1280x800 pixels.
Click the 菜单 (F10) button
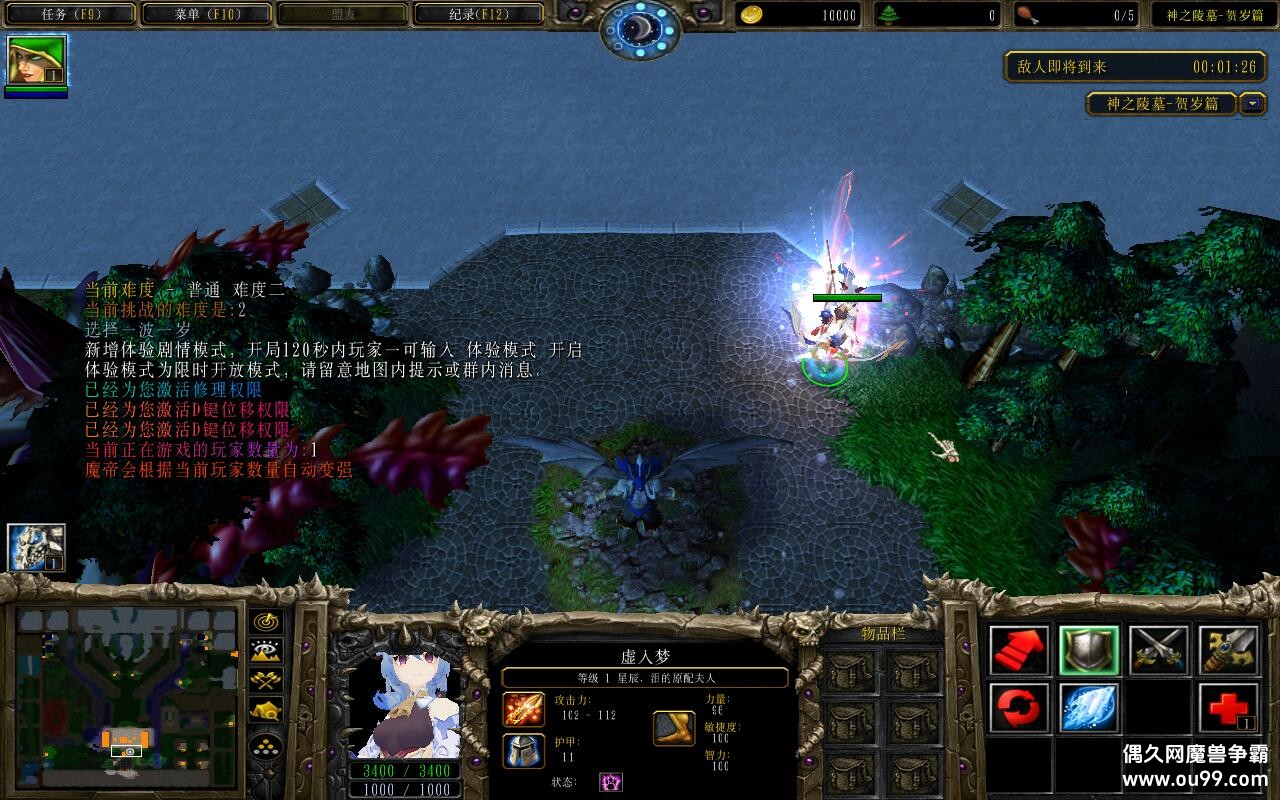pos(201,14)
